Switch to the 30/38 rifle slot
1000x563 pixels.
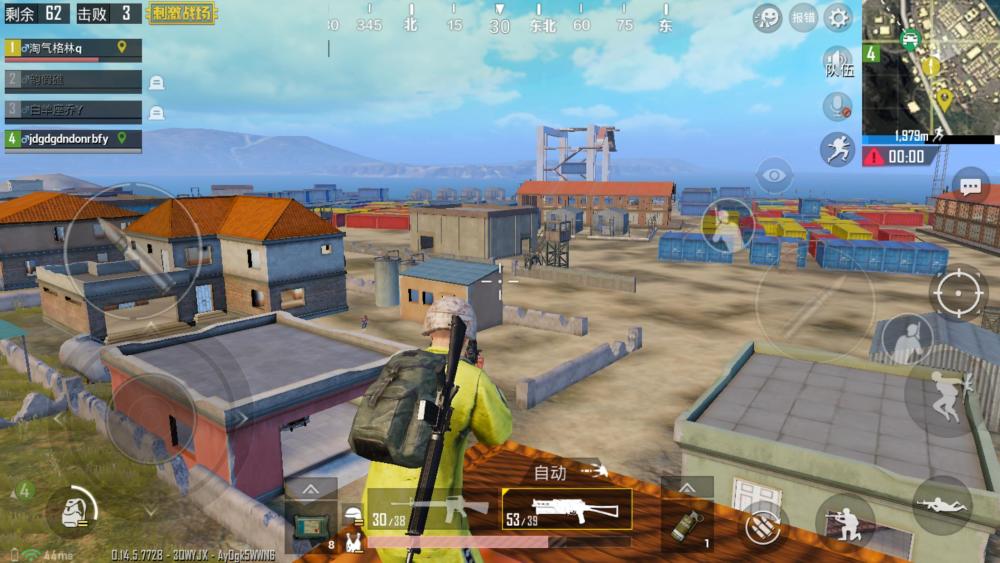pyautogui.click(x=430, y=511)
